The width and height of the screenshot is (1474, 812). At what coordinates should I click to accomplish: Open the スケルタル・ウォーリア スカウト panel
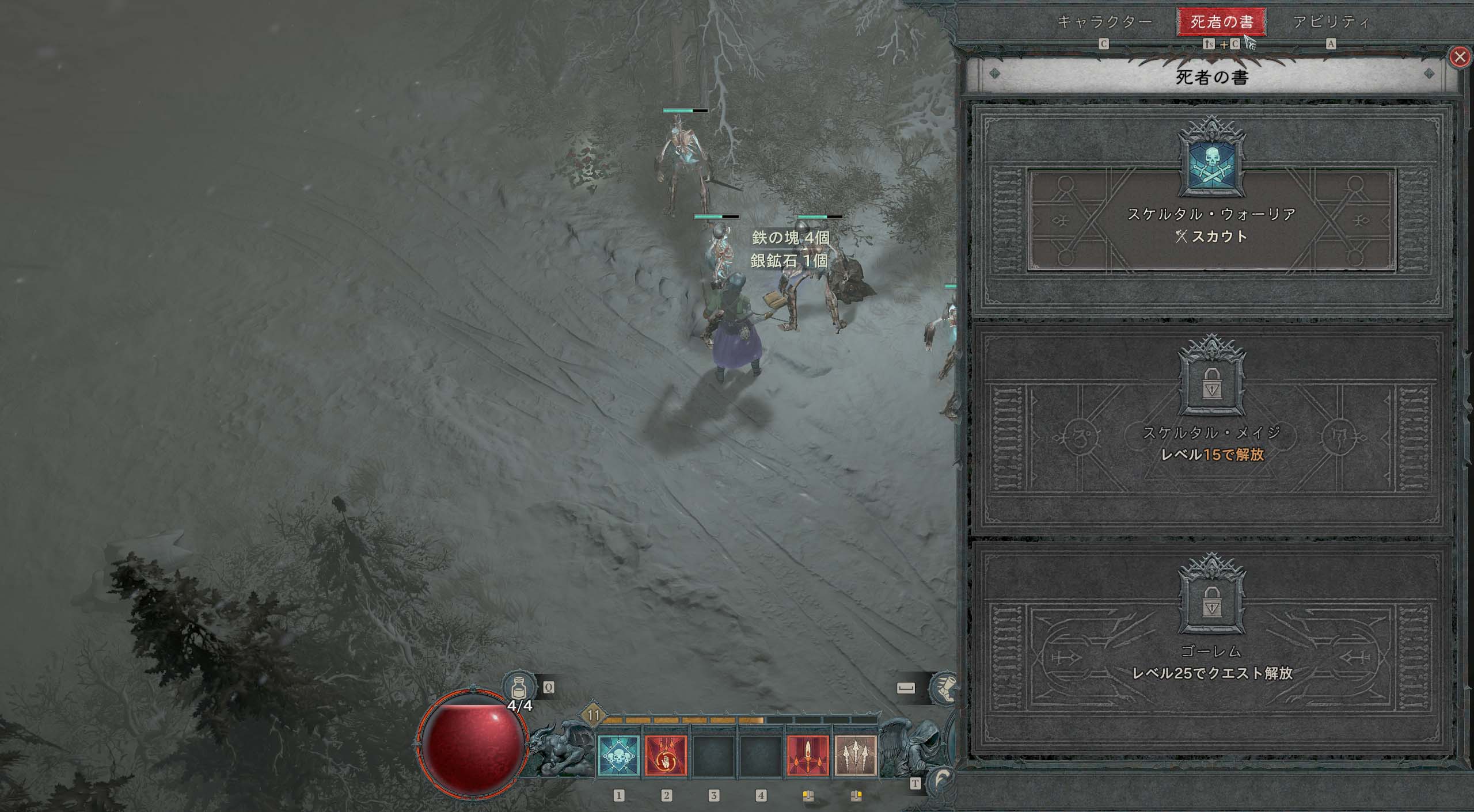1211,219
